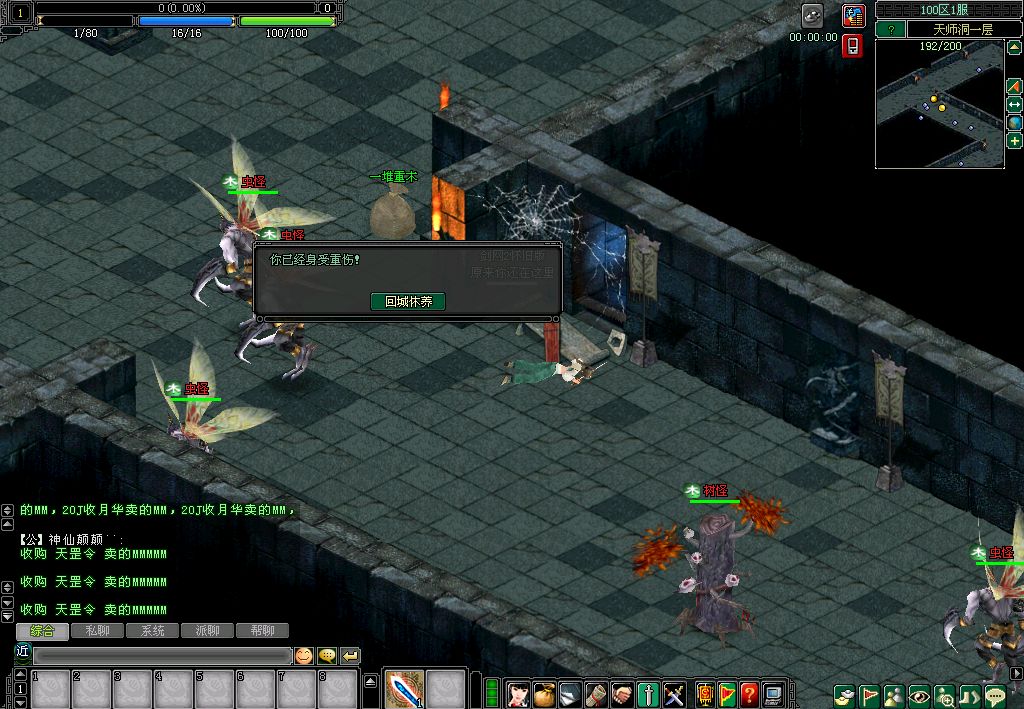The height and width of the screenshot is (709, 1024).
Task: Click the 回城休养 return-to-town button
Action: point(408,301)
